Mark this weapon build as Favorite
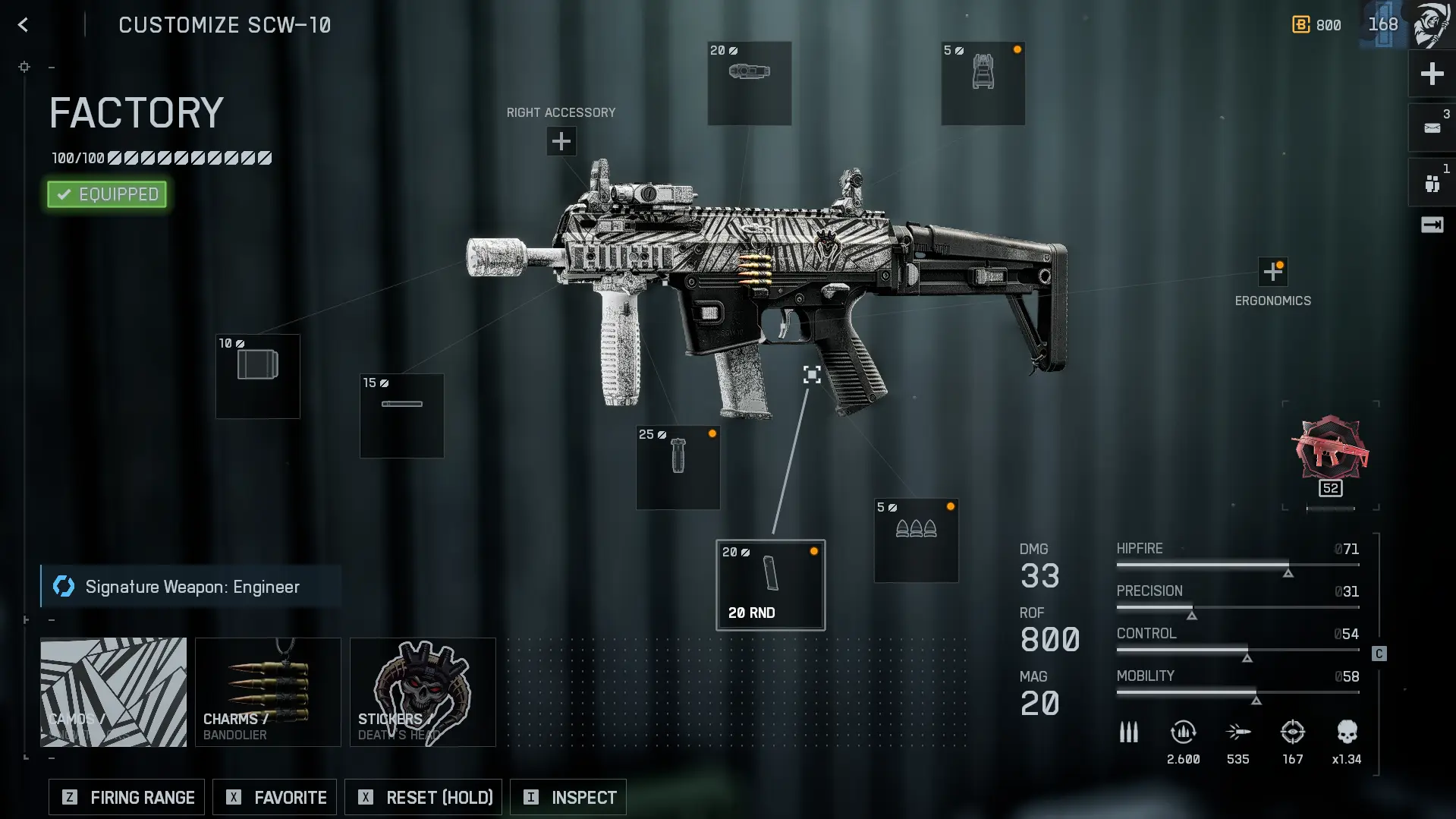The height and width of the screenshot is (819, 1456). [275, 797]
